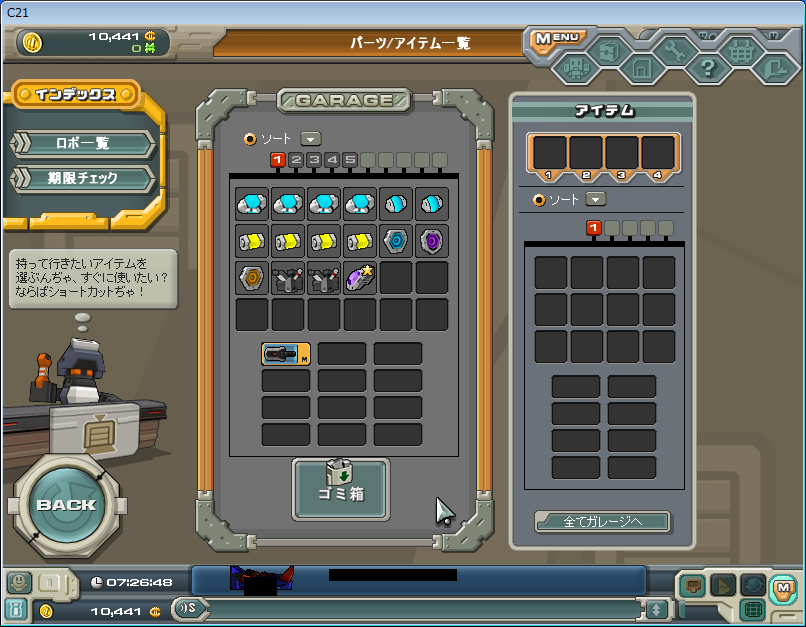This screenshot has height=627, width=806.
Task: Pick the purple capsule with star
Action: pyautogui.click(x=360, y=277)
